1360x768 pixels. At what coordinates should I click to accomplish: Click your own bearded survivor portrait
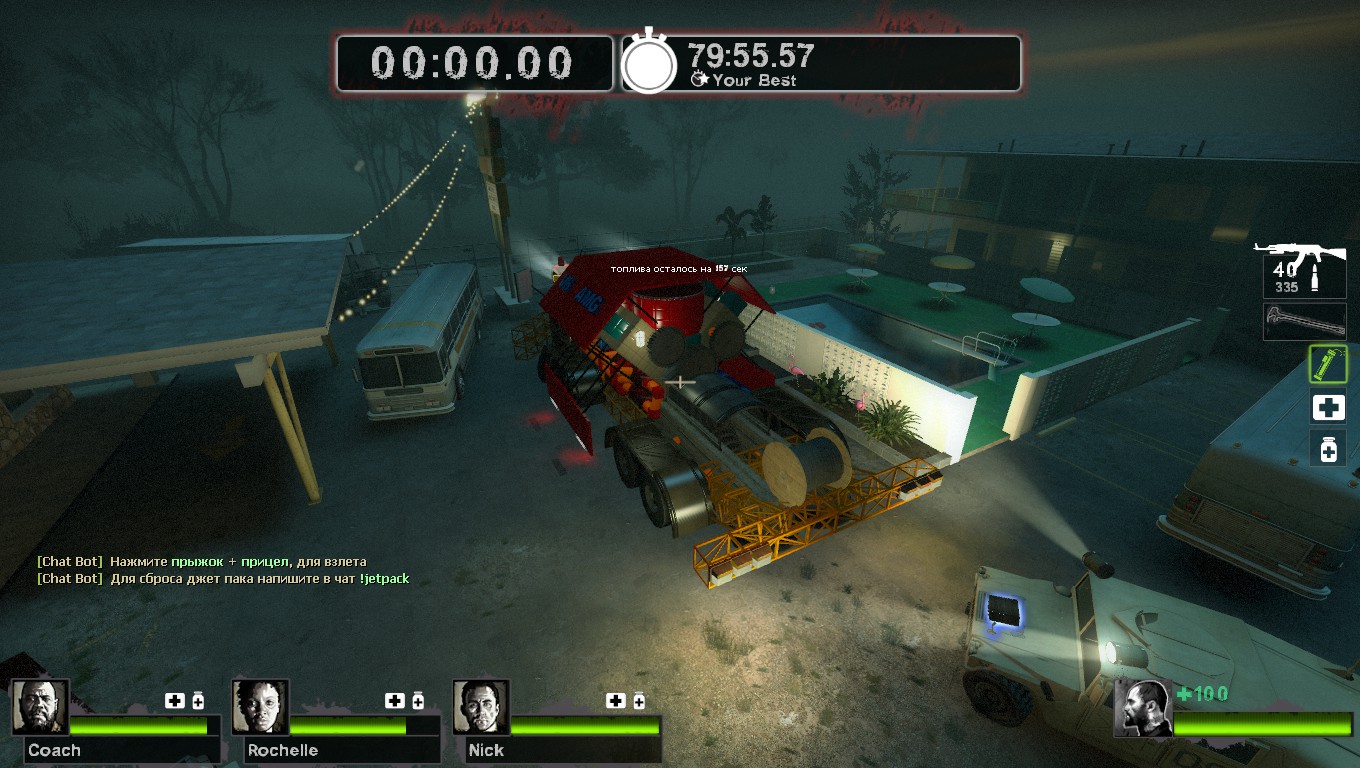(x=1143, y=708)
